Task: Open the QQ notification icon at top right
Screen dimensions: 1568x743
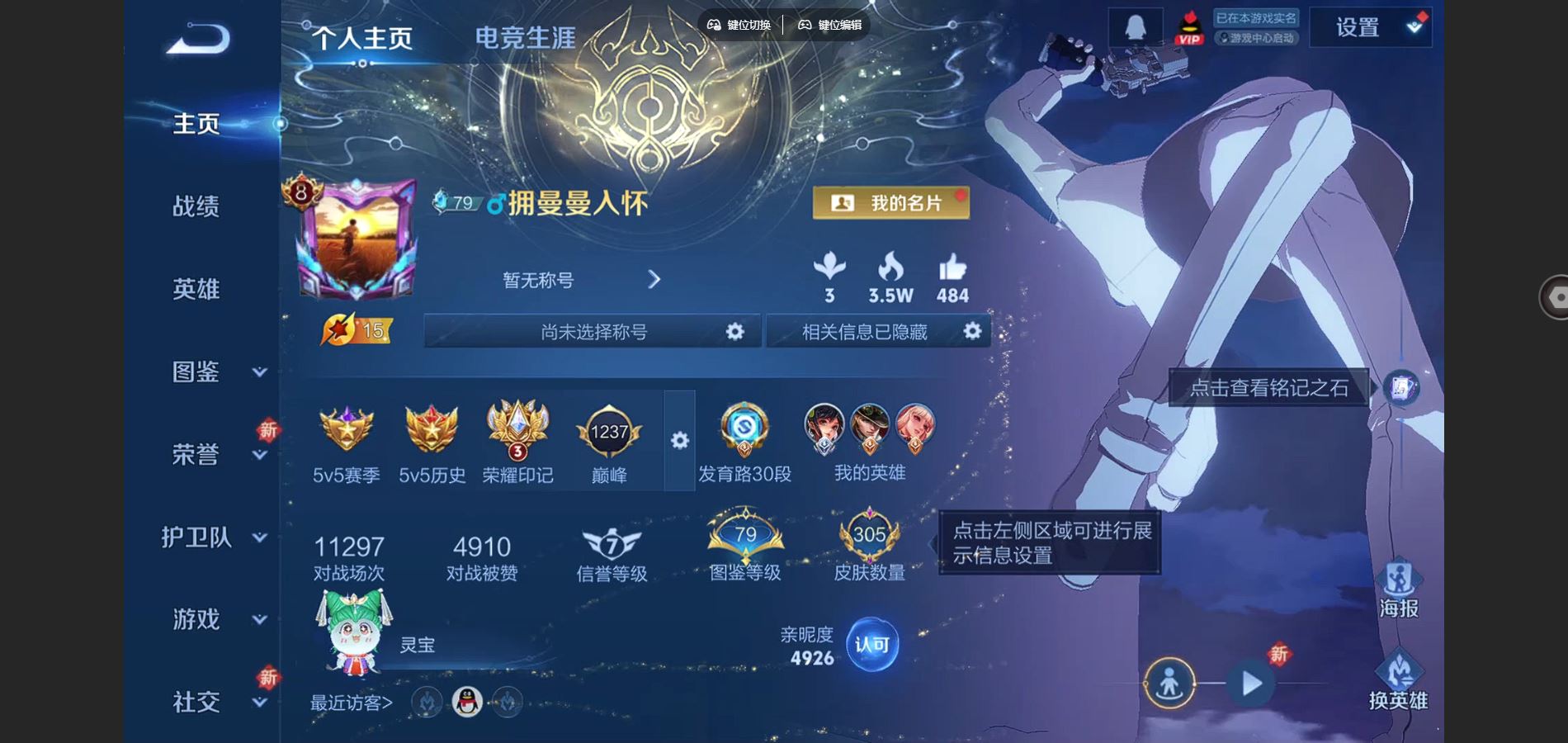Action: point(1133,26)
